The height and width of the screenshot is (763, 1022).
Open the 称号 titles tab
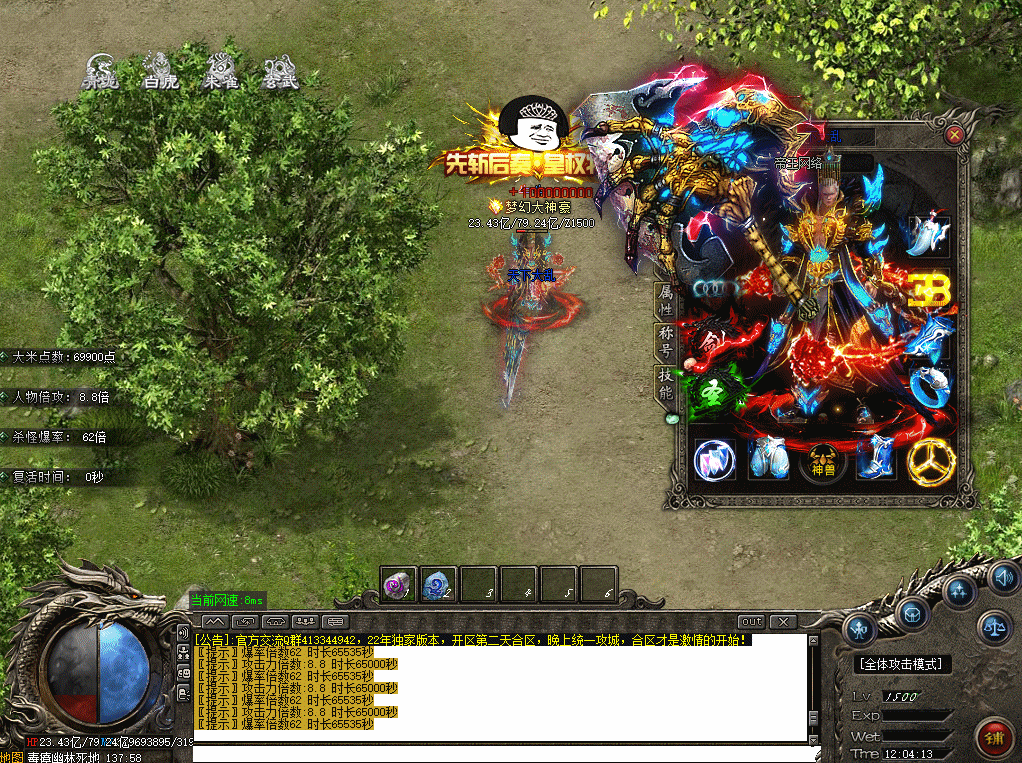pyautogui.click(x=665, y=341)
